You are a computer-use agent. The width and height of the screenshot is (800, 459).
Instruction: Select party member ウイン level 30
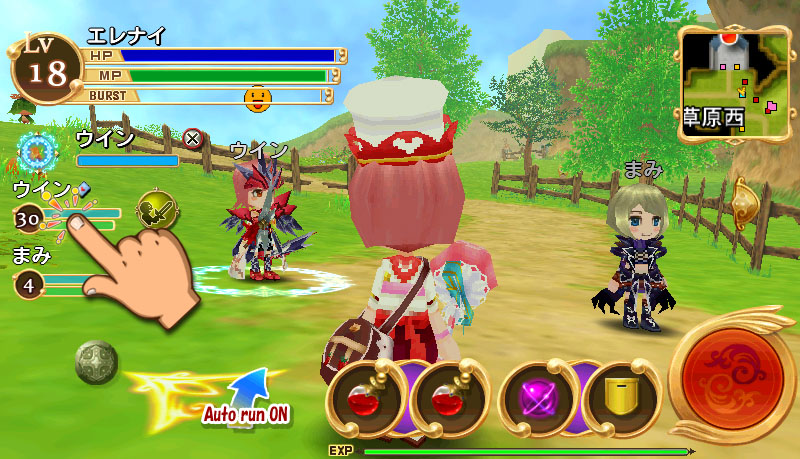29,219
